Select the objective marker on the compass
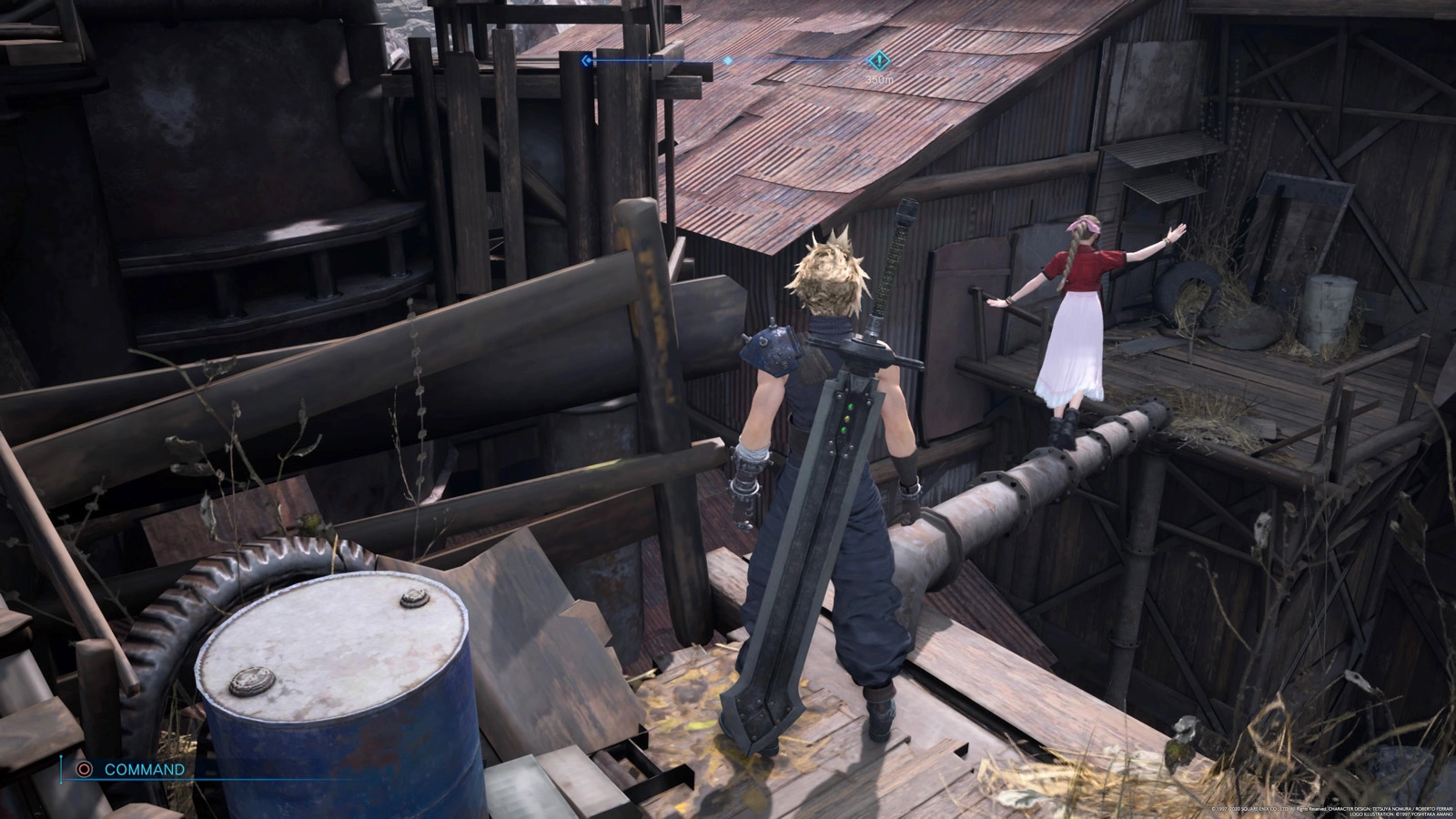1456x819 pixels. [x=879, y=61]
